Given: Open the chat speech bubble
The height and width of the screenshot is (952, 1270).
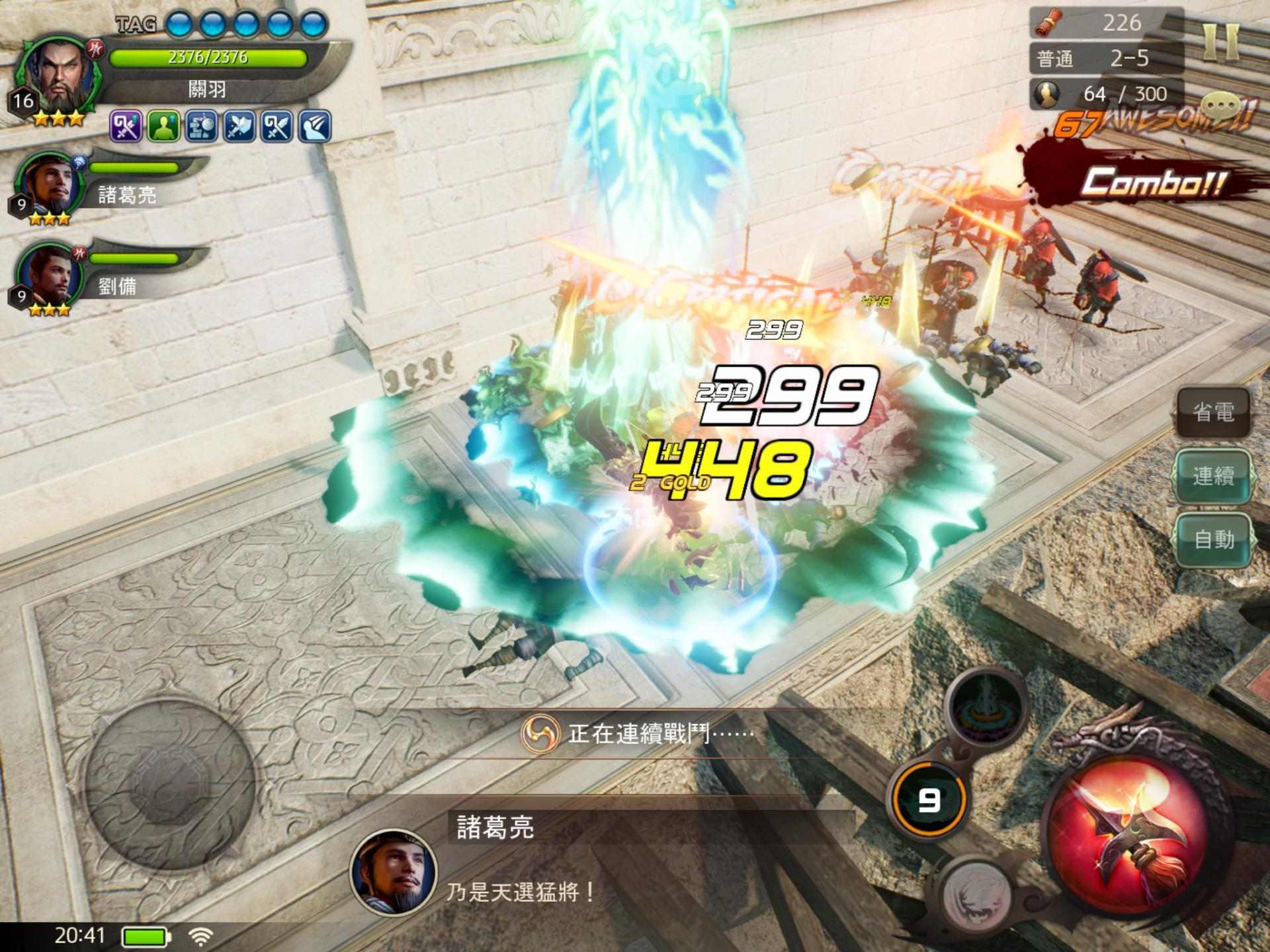Looking at the screenshot, I should tap(1223, 106).
